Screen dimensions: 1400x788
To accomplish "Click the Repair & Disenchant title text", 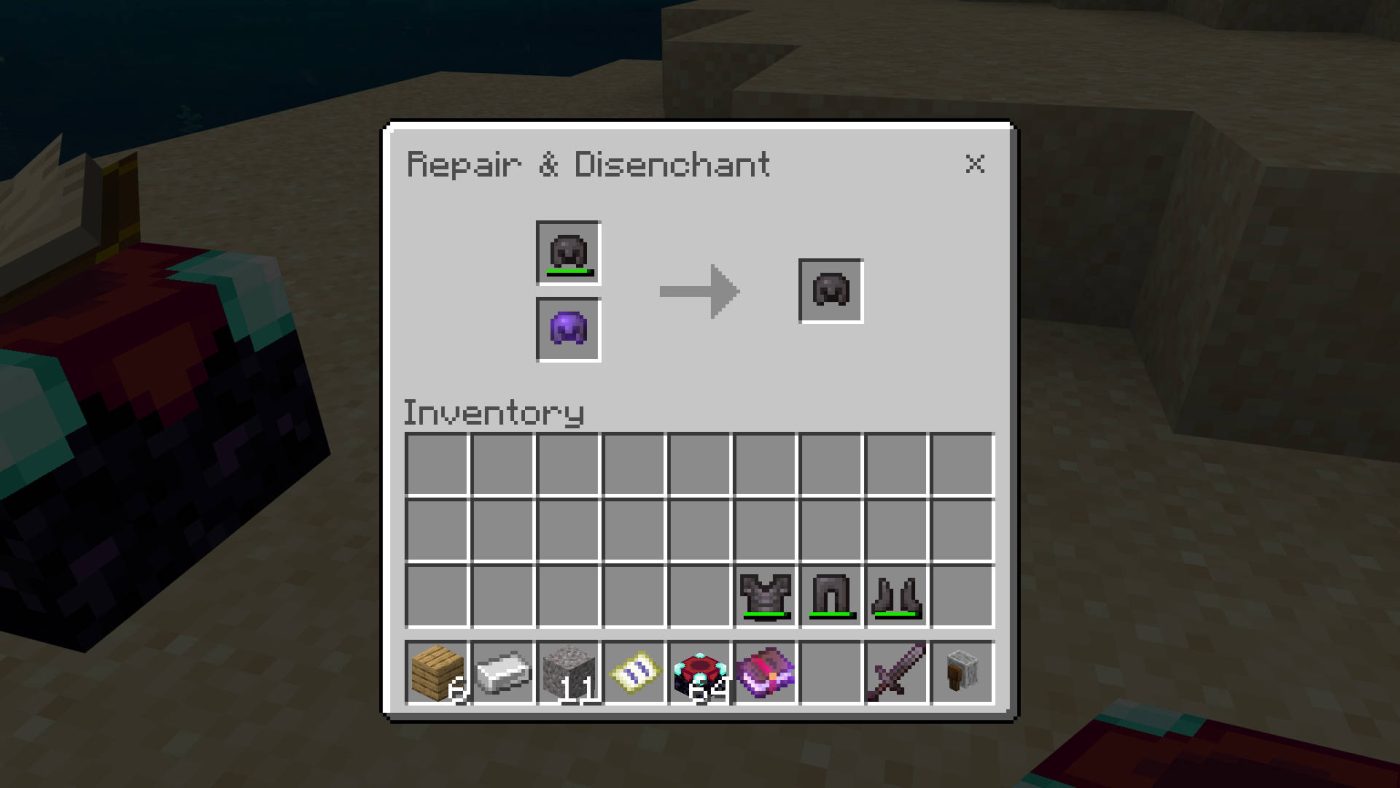I will pos(588,164).
